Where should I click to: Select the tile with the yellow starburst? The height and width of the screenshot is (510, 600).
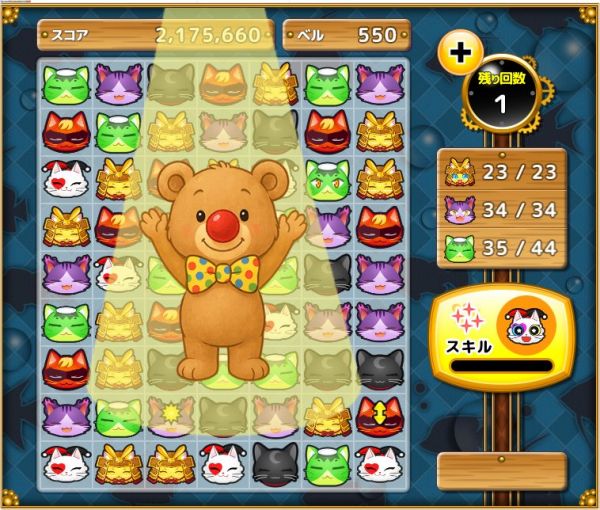[171, 413]
